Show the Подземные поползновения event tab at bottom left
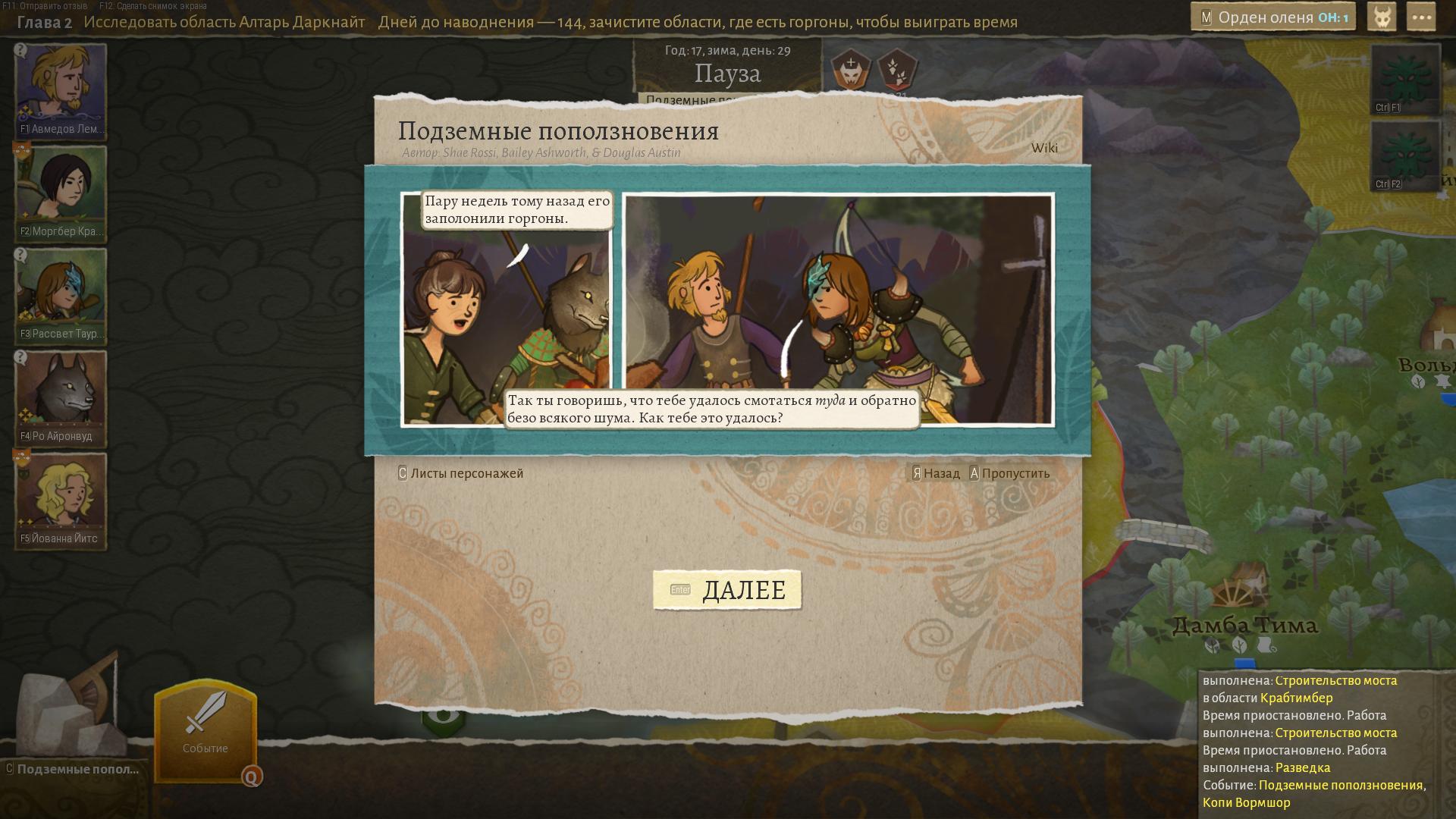 click(77, 769)
